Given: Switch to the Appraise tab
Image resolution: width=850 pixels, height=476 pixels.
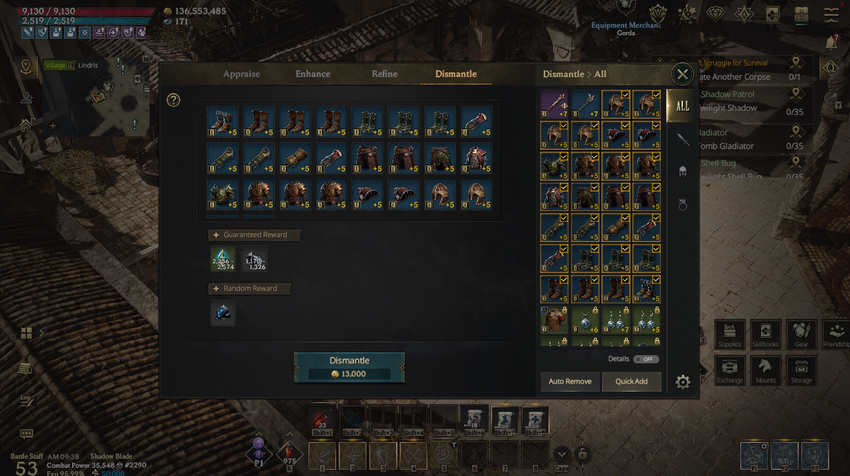Looking at the screenshot, I should [242, 74].
